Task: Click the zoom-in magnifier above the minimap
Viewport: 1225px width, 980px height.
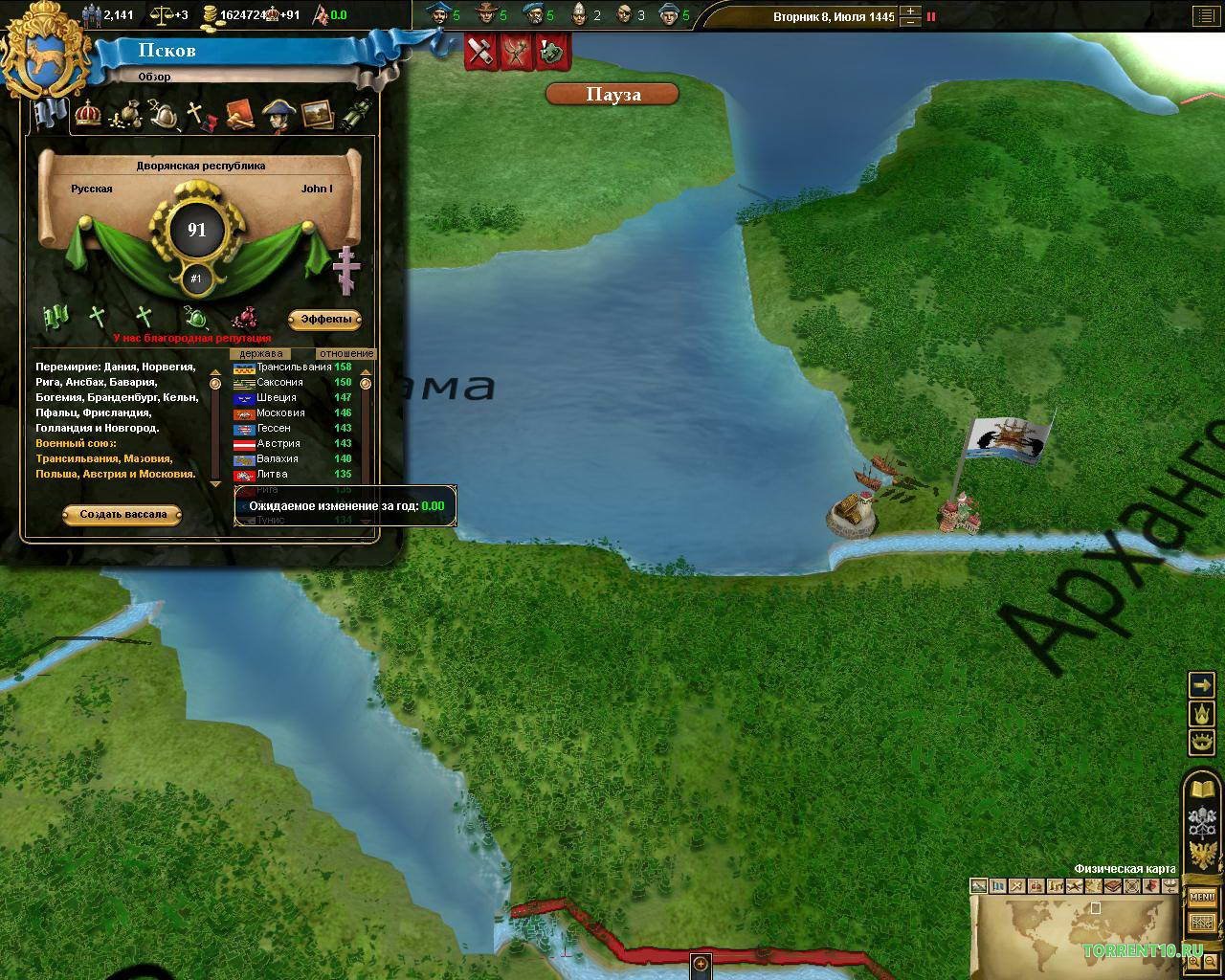Action: coord(1193,962)
